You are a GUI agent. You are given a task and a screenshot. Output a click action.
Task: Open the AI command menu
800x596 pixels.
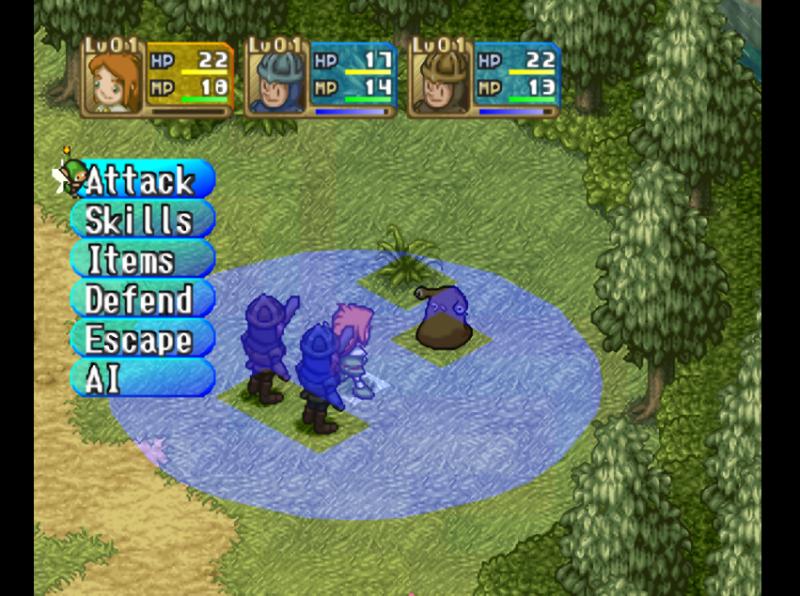pyautogui.click(x=141, y=378)
